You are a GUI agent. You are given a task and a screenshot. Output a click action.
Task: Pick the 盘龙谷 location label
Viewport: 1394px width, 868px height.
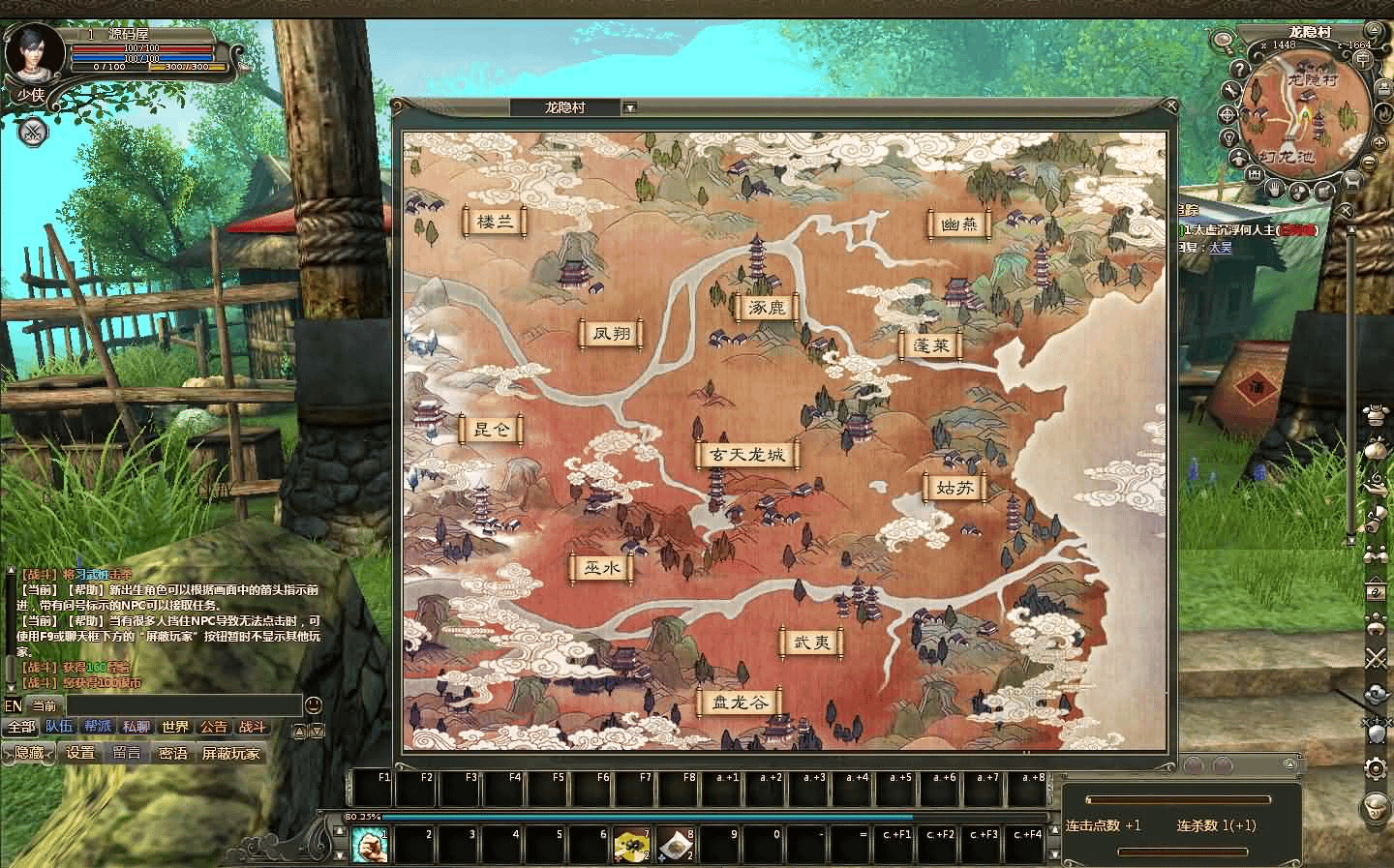pyautogui.click(x=740, y=703)
